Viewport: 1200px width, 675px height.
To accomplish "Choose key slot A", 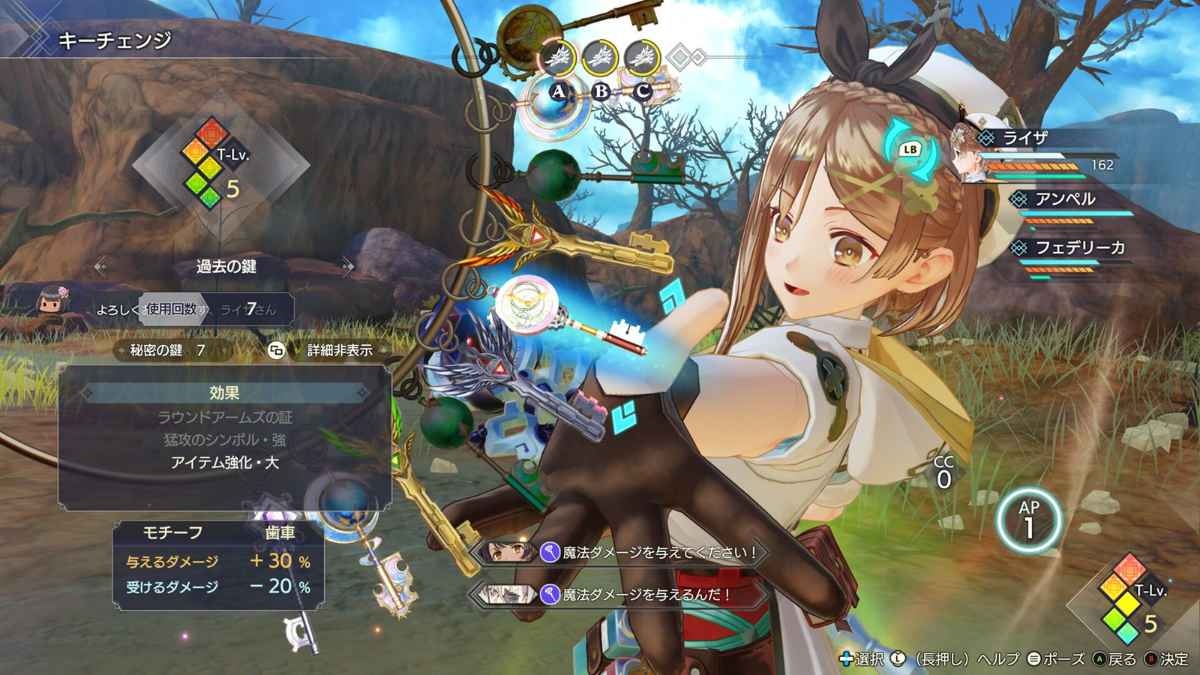I will pos(558,92).
